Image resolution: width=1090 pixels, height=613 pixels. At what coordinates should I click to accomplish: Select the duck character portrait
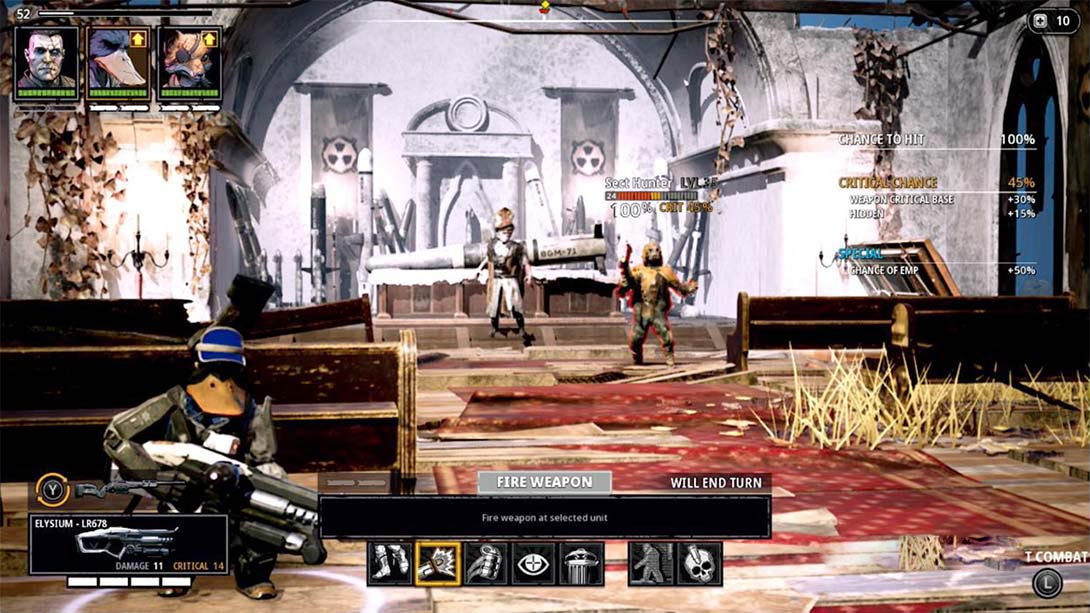(x=118, y=60)
